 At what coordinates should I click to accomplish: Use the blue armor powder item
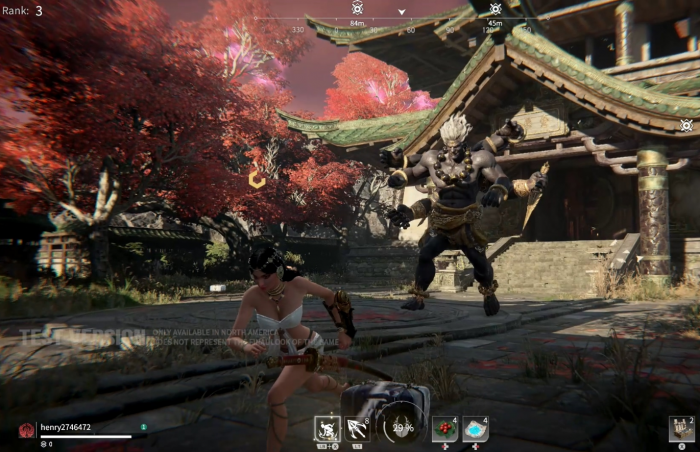pos(475,429)
